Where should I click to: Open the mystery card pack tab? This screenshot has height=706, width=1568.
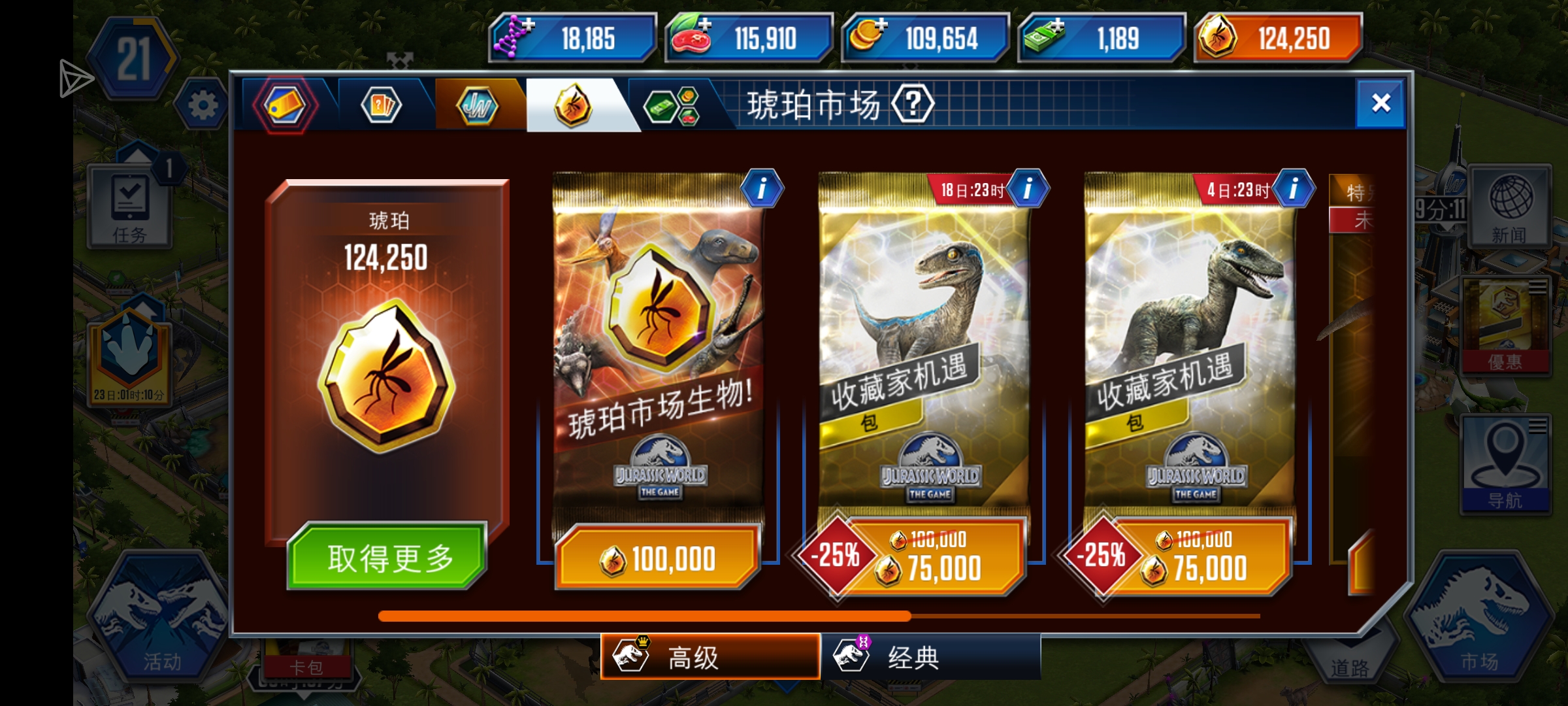point(382,105)
